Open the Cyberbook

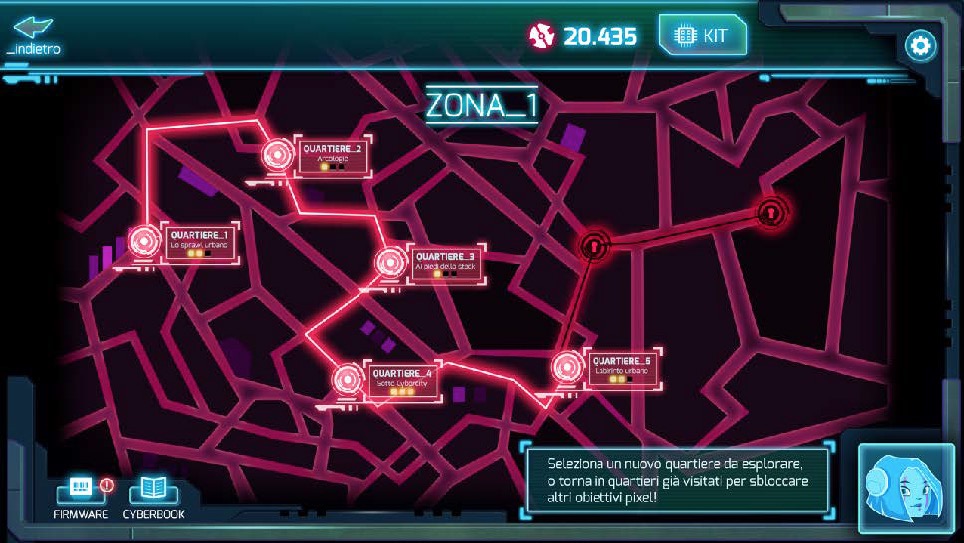(x=153, y=494)
